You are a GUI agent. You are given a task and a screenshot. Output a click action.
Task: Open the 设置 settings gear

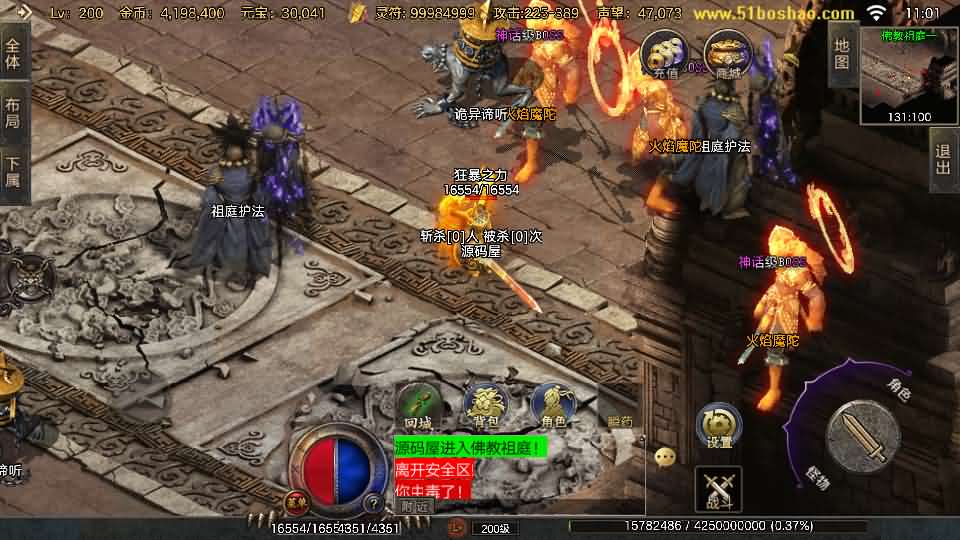(x=719, y=426)
